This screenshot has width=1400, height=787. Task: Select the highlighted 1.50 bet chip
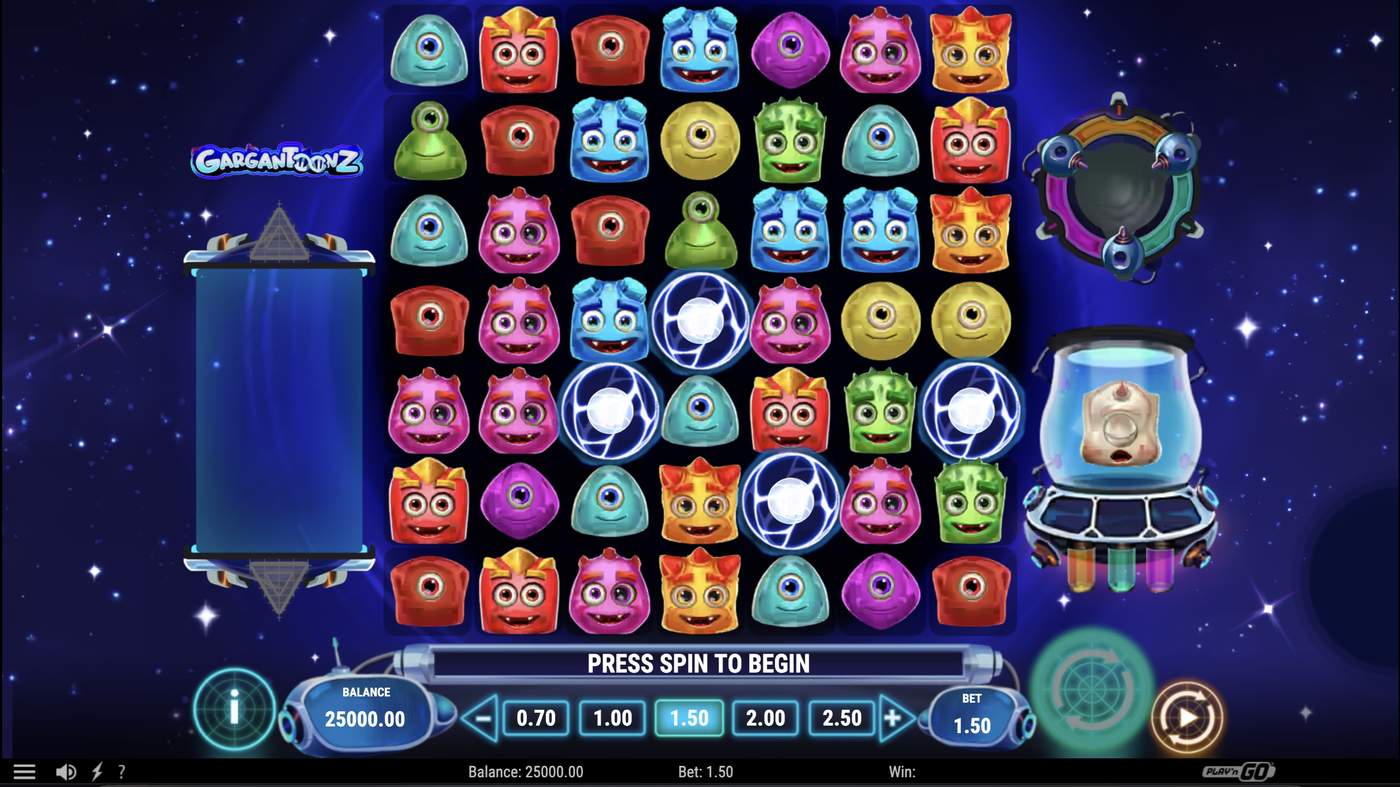tap(688, 717)
